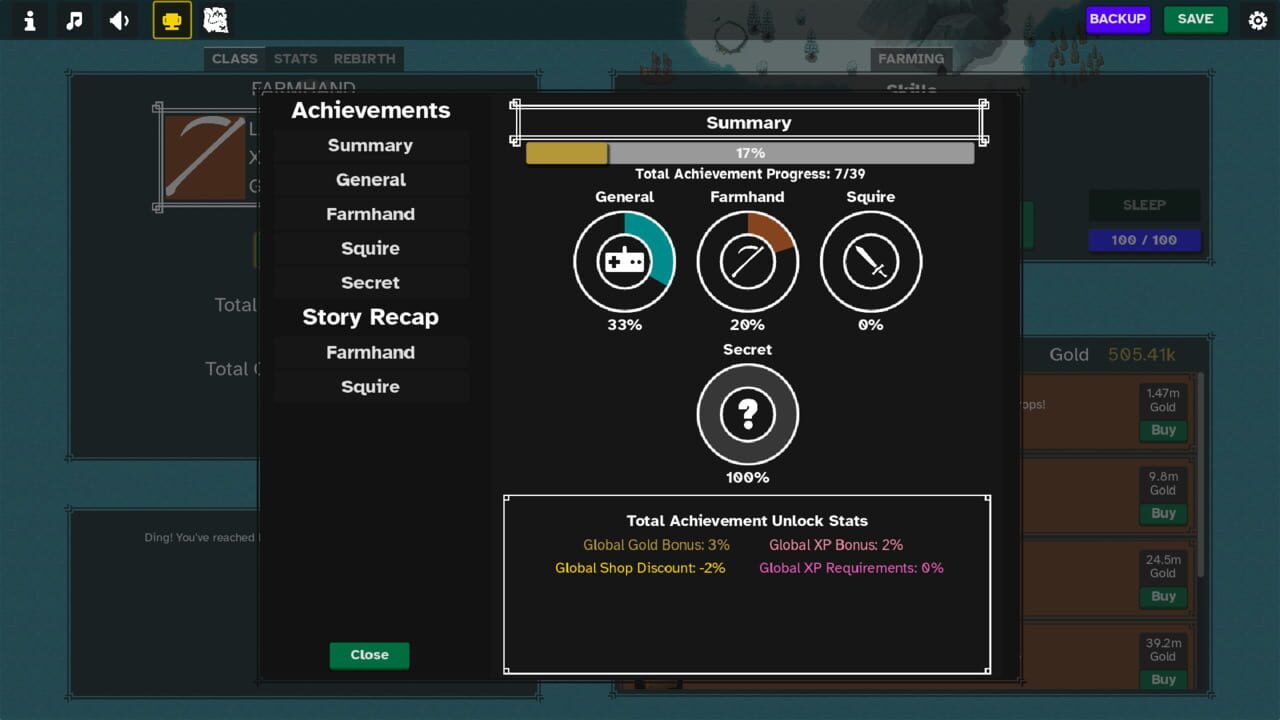Screen dimensions: 1280x720
Task: Select the sheep creature icon in the top bar
Action: (x=214, y=20)
